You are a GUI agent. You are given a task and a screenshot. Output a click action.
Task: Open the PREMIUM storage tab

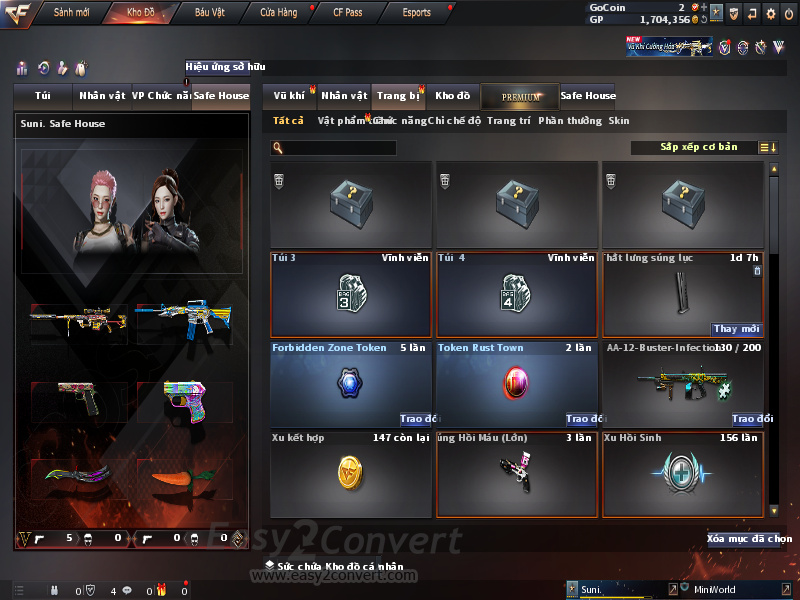pyautogui.click(x=520, y=96)
